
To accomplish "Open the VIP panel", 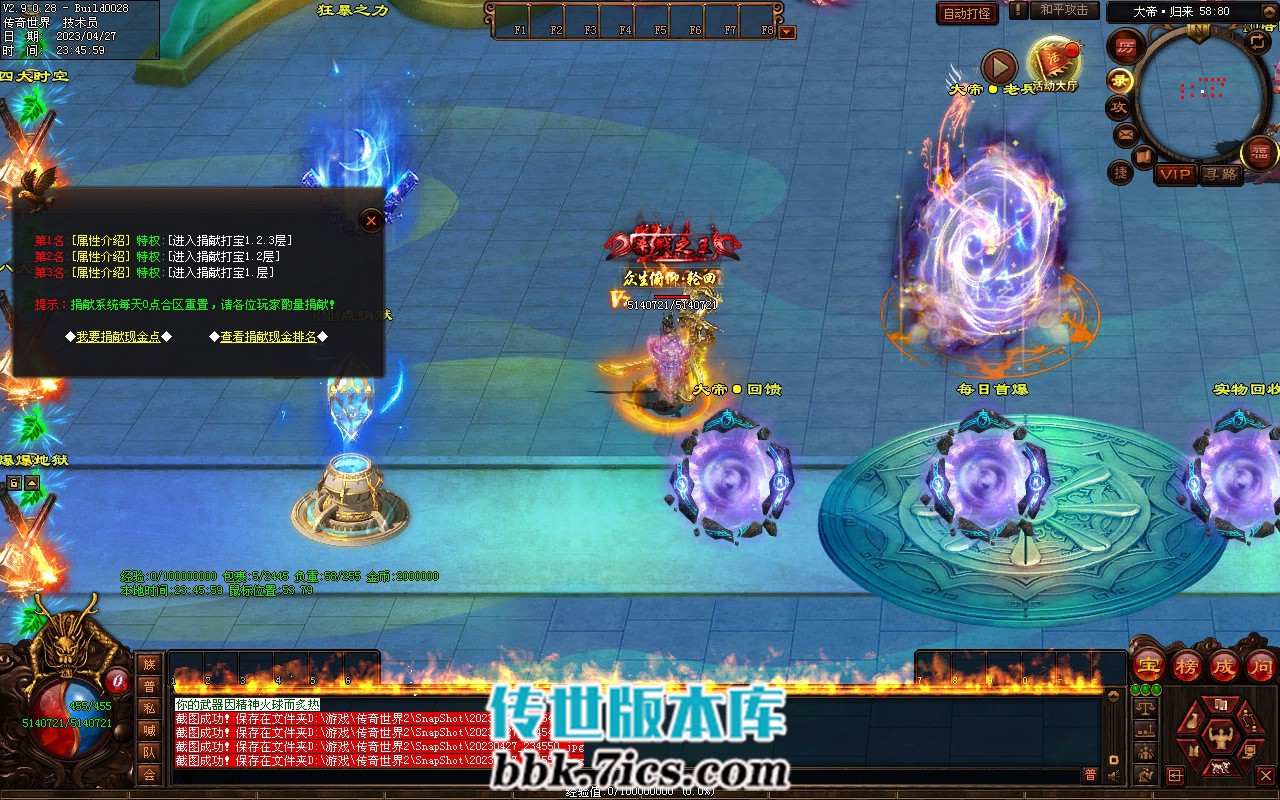I will tap(1175, 174).
